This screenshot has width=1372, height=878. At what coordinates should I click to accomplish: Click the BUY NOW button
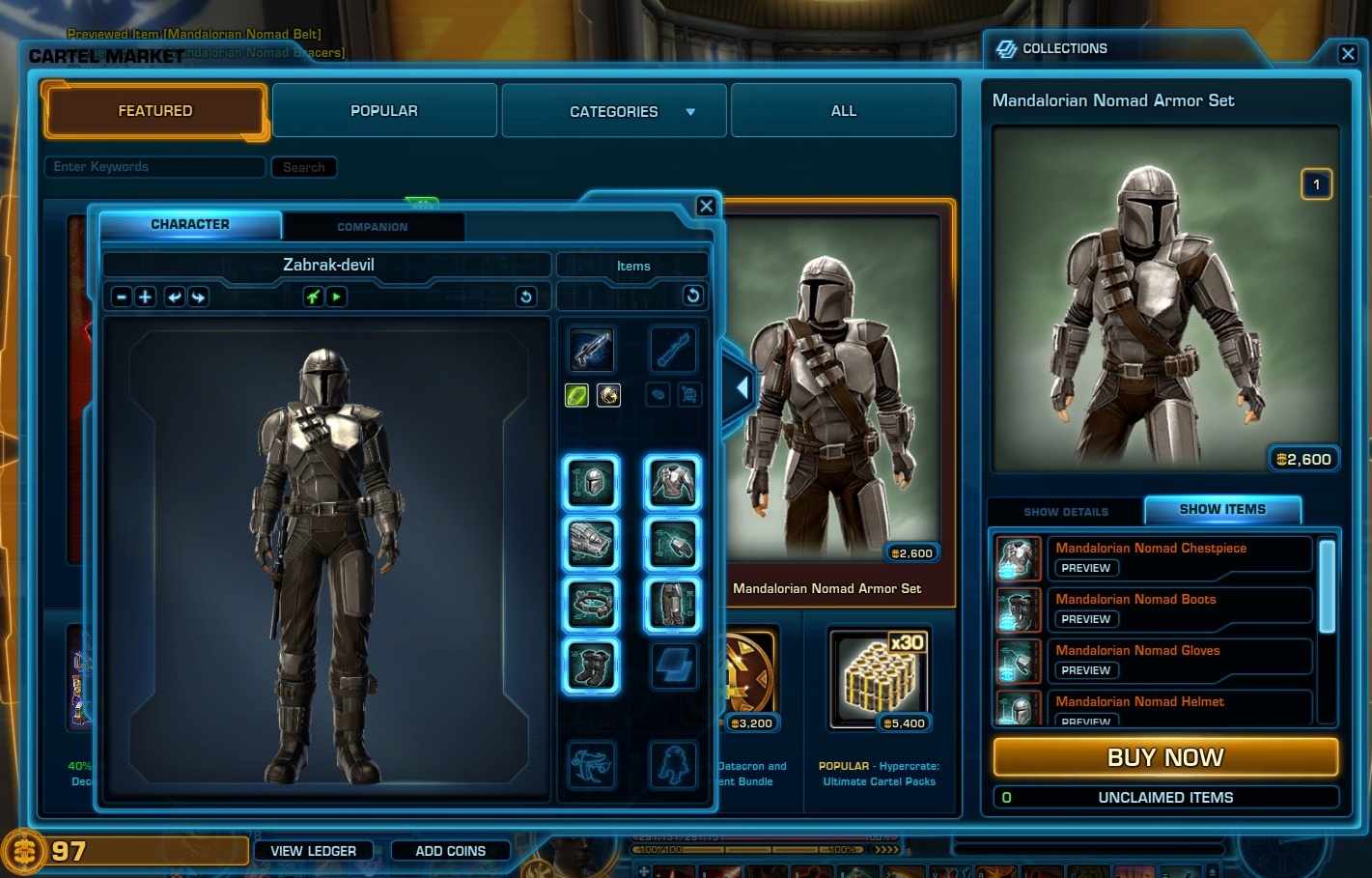(1163, 757)
